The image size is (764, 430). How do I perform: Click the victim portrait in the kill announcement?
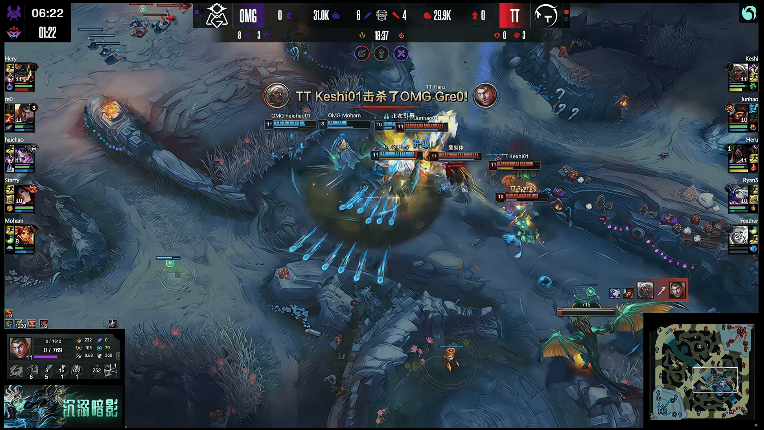(x=486, y=95)
